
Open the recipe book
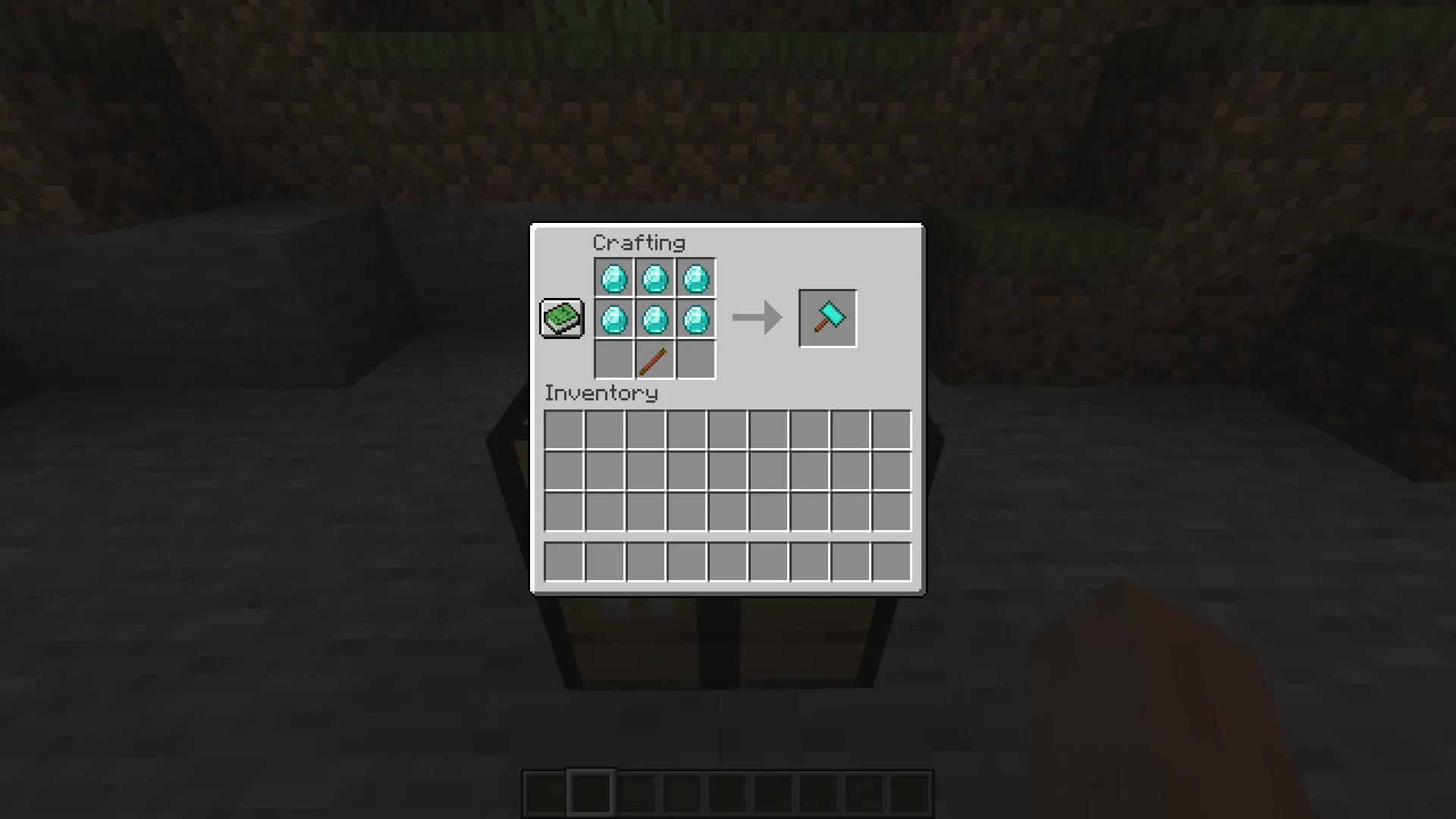point(561,318)
